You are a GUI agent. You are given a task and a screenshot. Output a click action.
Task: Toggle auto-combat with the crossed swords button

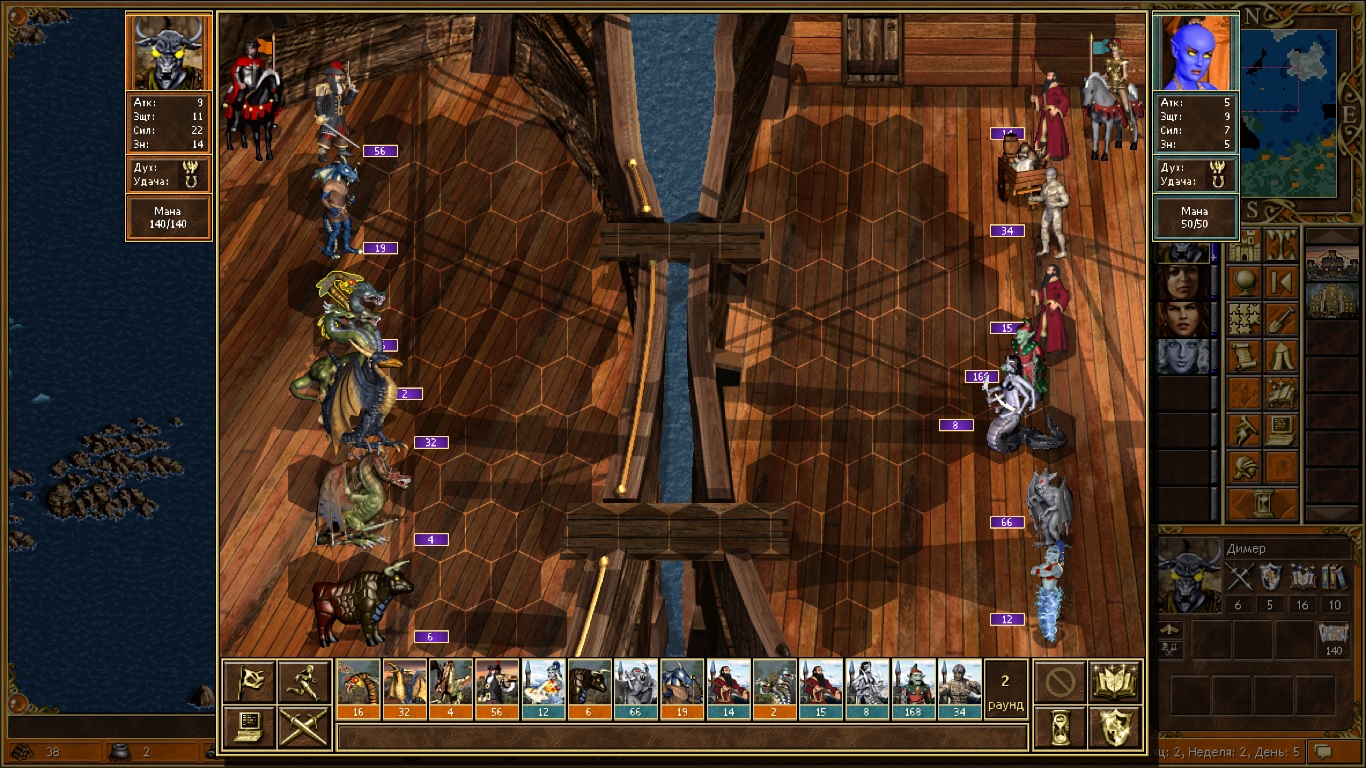pyautogui.click(x=304, y=727)
